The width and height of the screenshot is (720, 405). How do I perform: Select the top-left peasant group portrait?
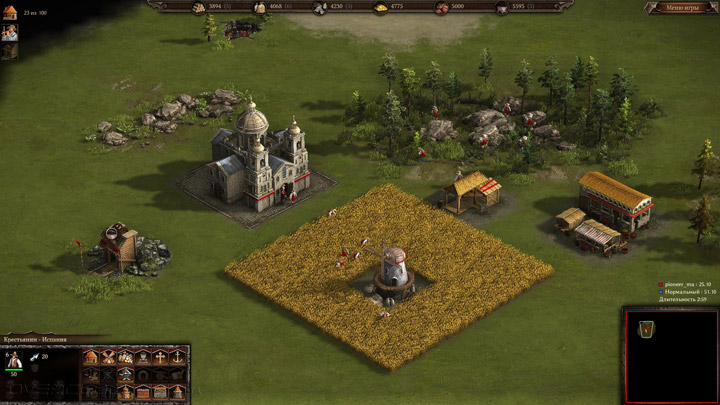point(9,31)
